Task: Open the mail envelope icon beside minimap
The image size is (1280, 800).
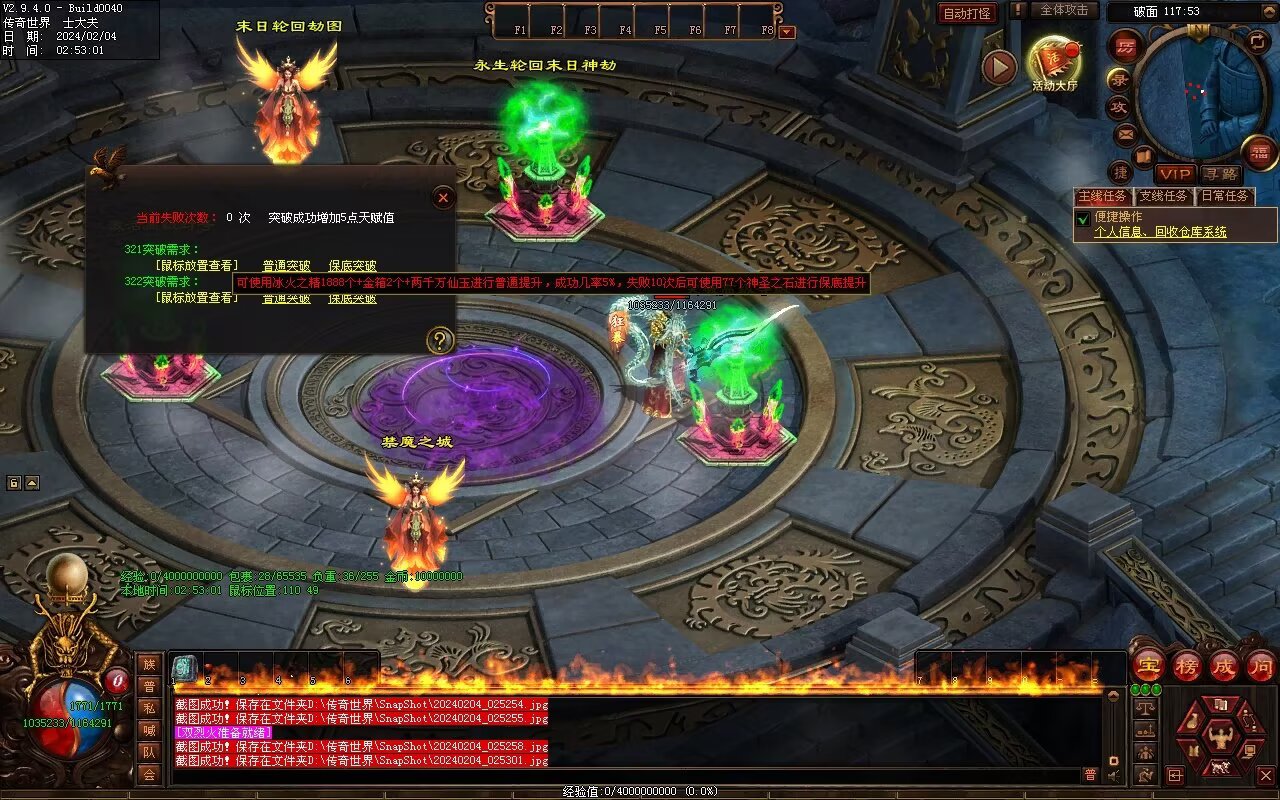Action: click(x=1126, y=134)
